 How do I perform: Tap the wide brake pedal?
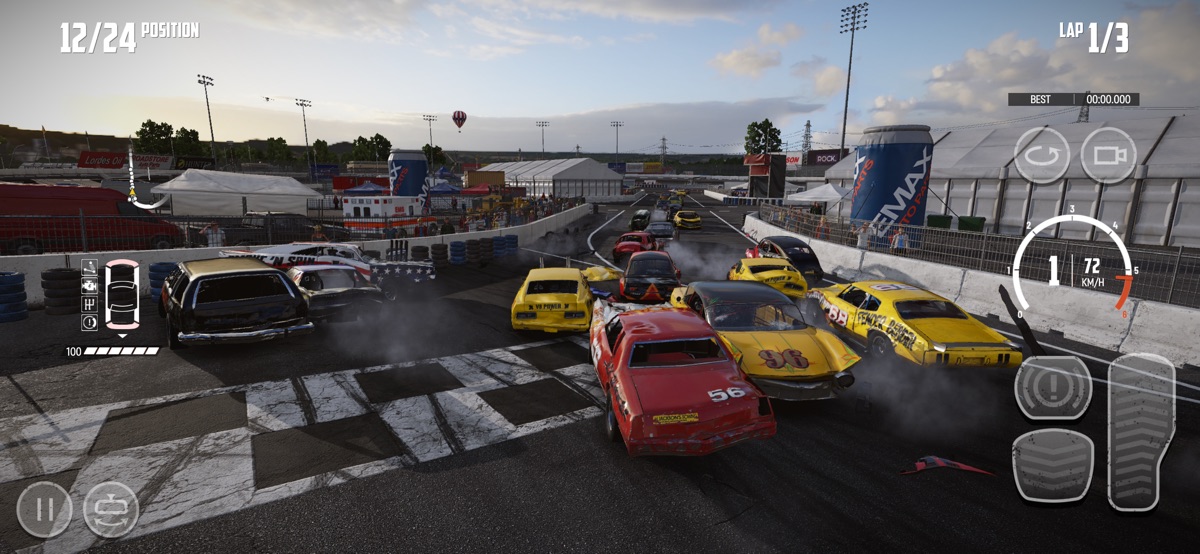point(1052,465)
